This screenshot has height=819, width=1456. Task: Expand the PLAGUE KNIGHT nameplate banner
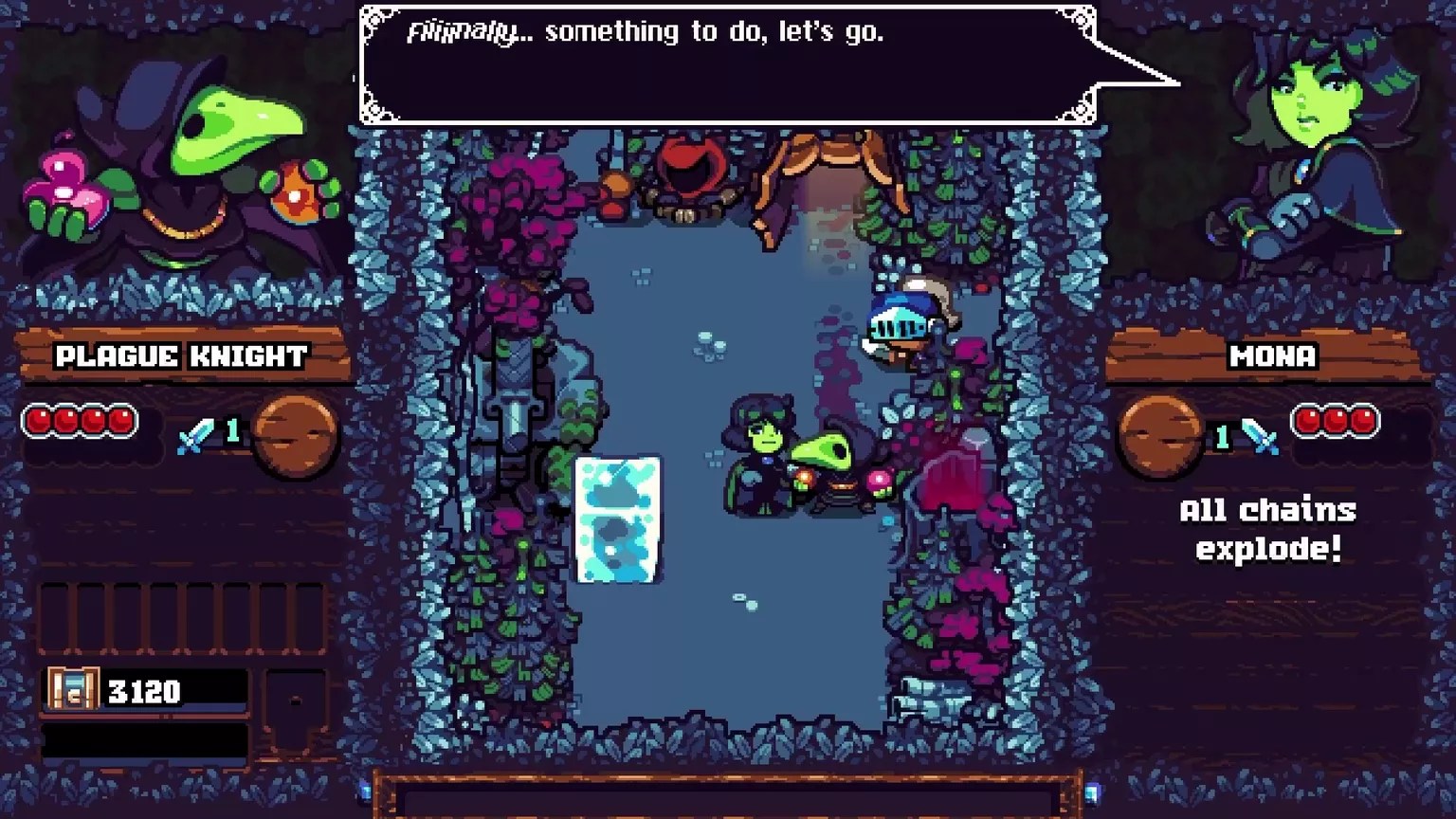click(x=182, y=357)
